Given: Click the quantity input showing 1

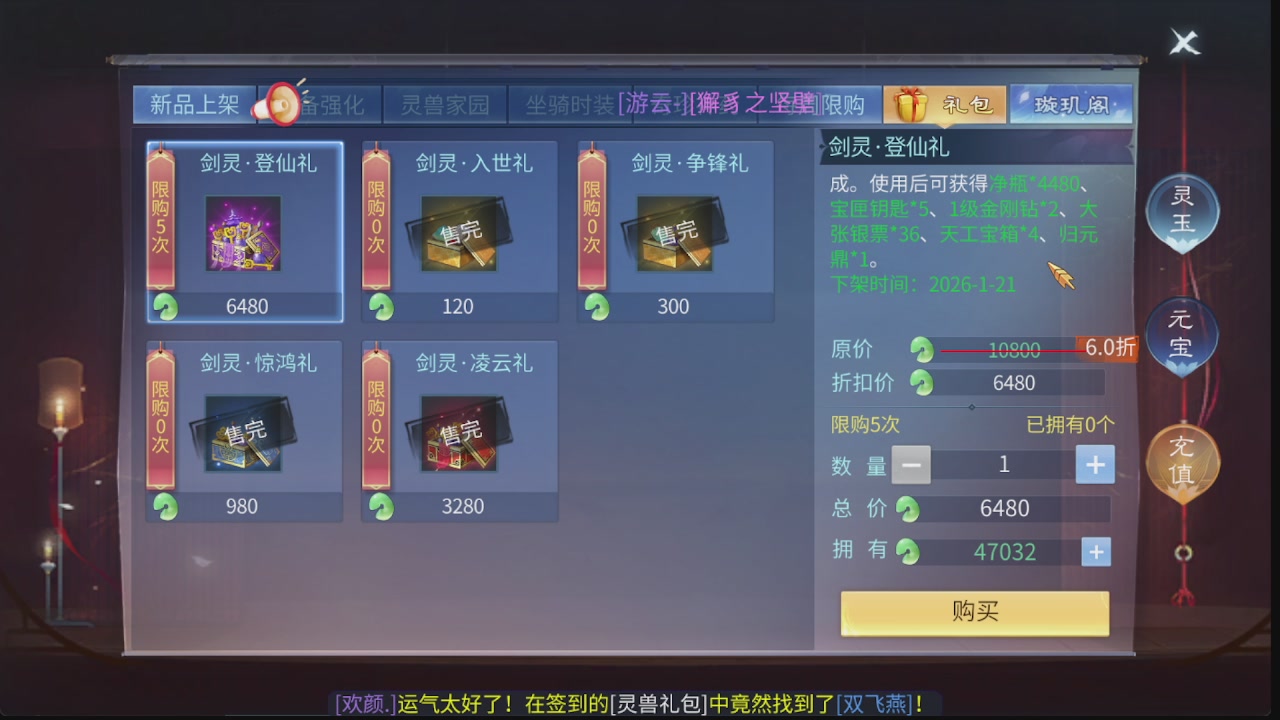Looking at the screenshot, I should point(1003,464).
